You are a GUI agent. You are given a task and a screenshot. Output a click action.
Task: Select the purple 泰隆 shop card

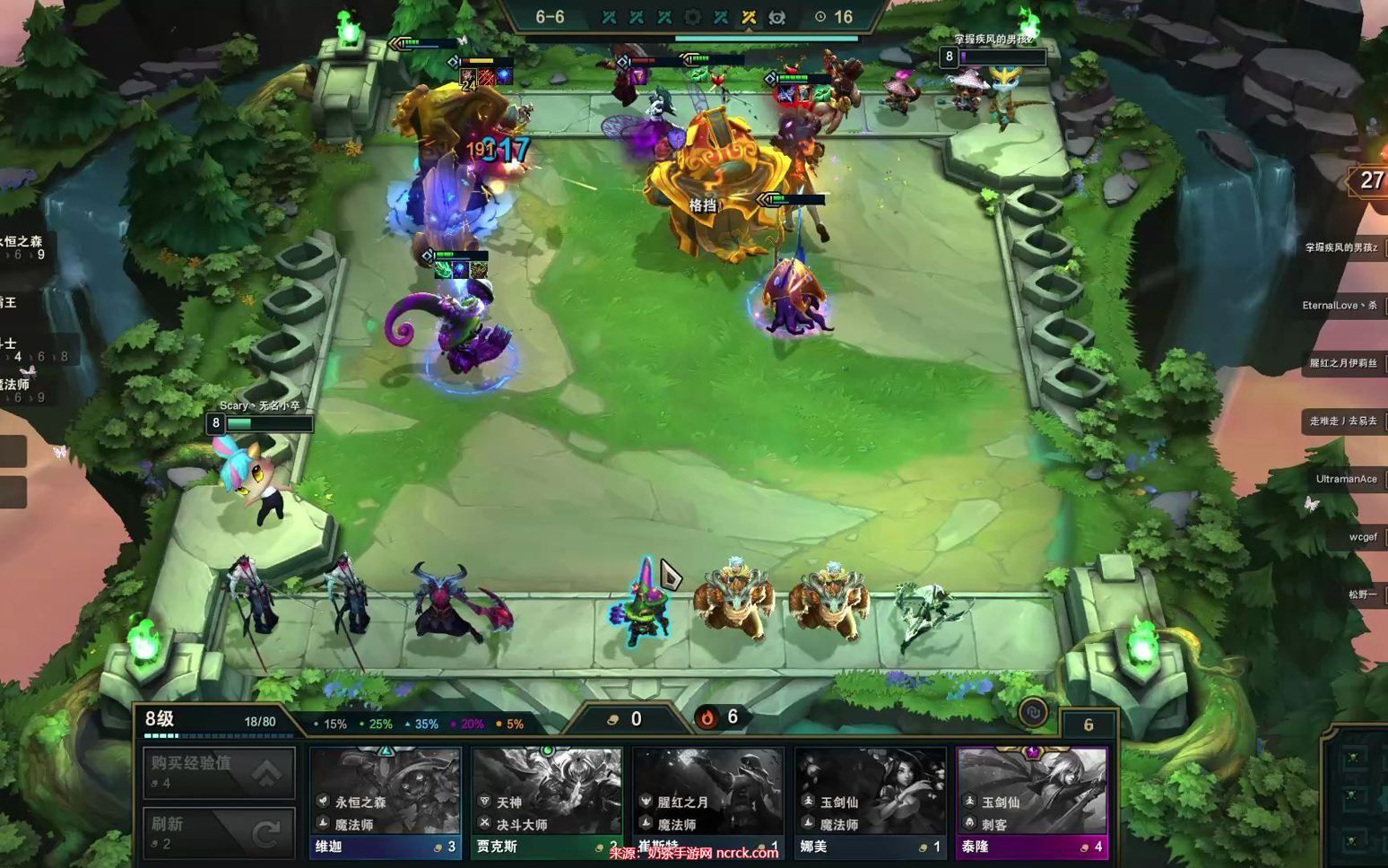pyautogui.click(x=1032, y=803)
